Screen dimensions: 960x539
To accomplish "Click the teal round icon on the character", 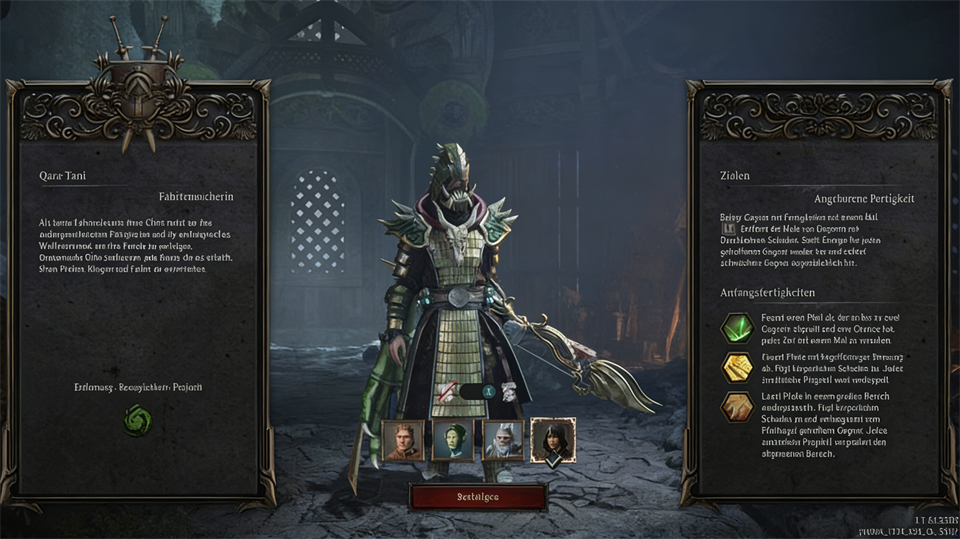I will (489, 392).
